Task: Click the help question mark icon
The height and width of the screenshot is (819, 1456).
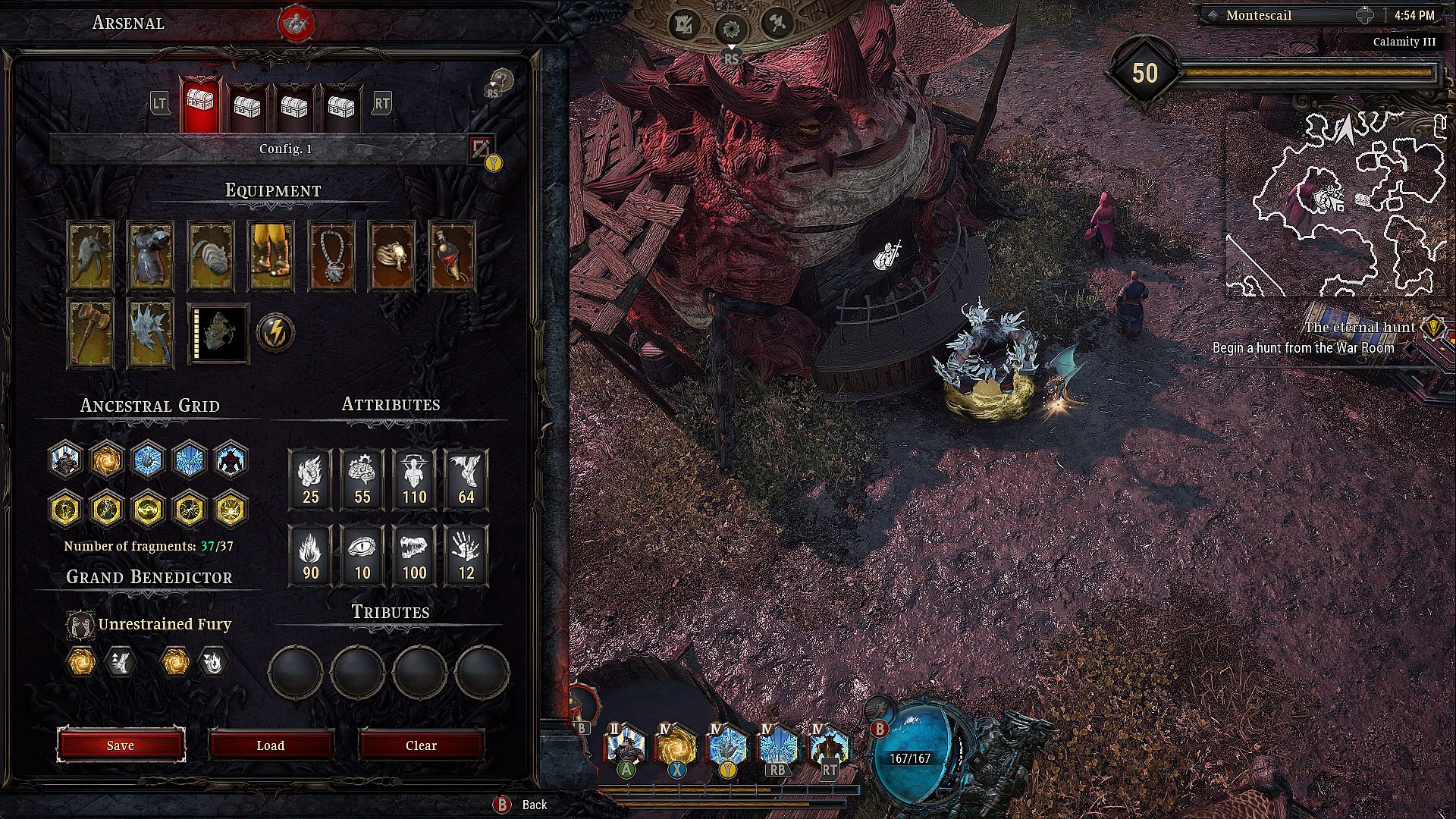Action: coord(501,80)
